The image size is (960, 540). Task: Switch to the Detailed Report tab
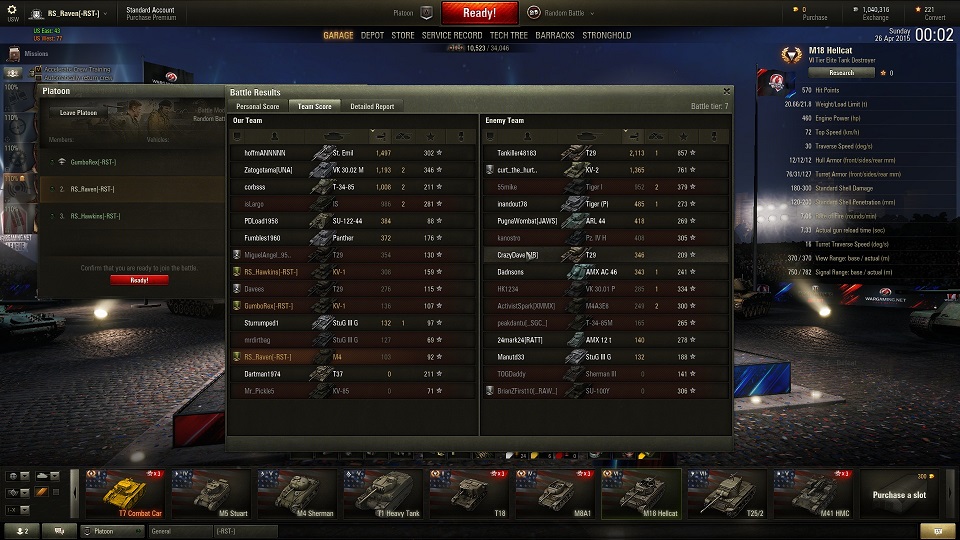coord(372,106)
